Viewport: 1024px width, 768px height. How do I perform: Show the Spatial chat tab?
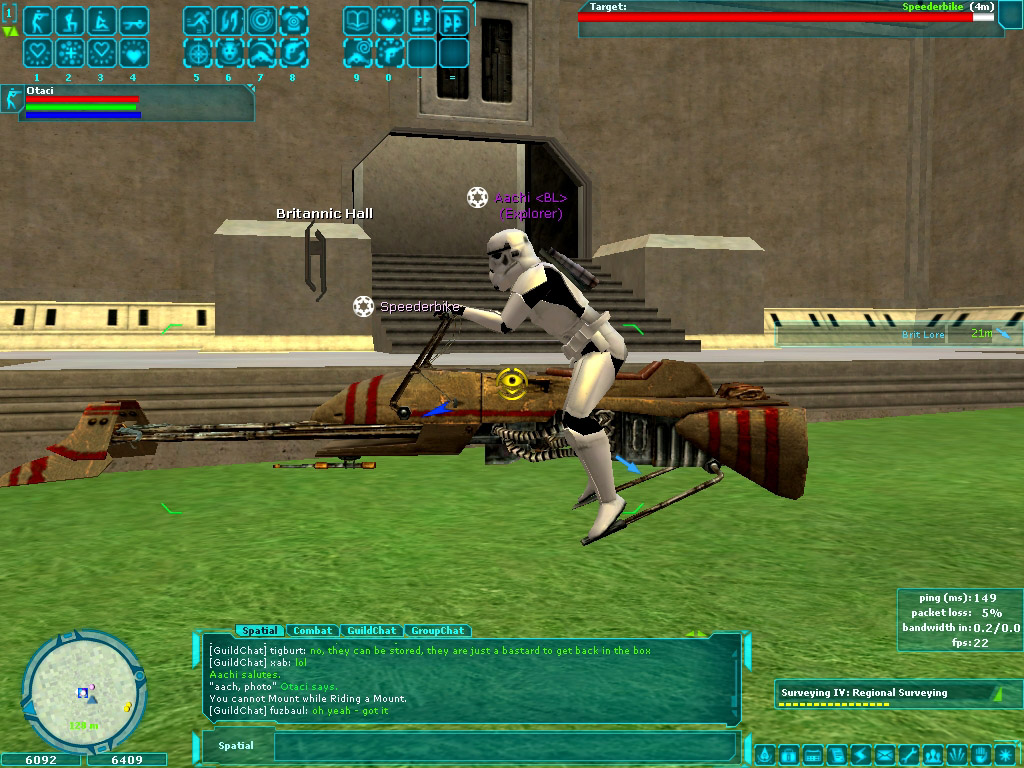(259, 631)
